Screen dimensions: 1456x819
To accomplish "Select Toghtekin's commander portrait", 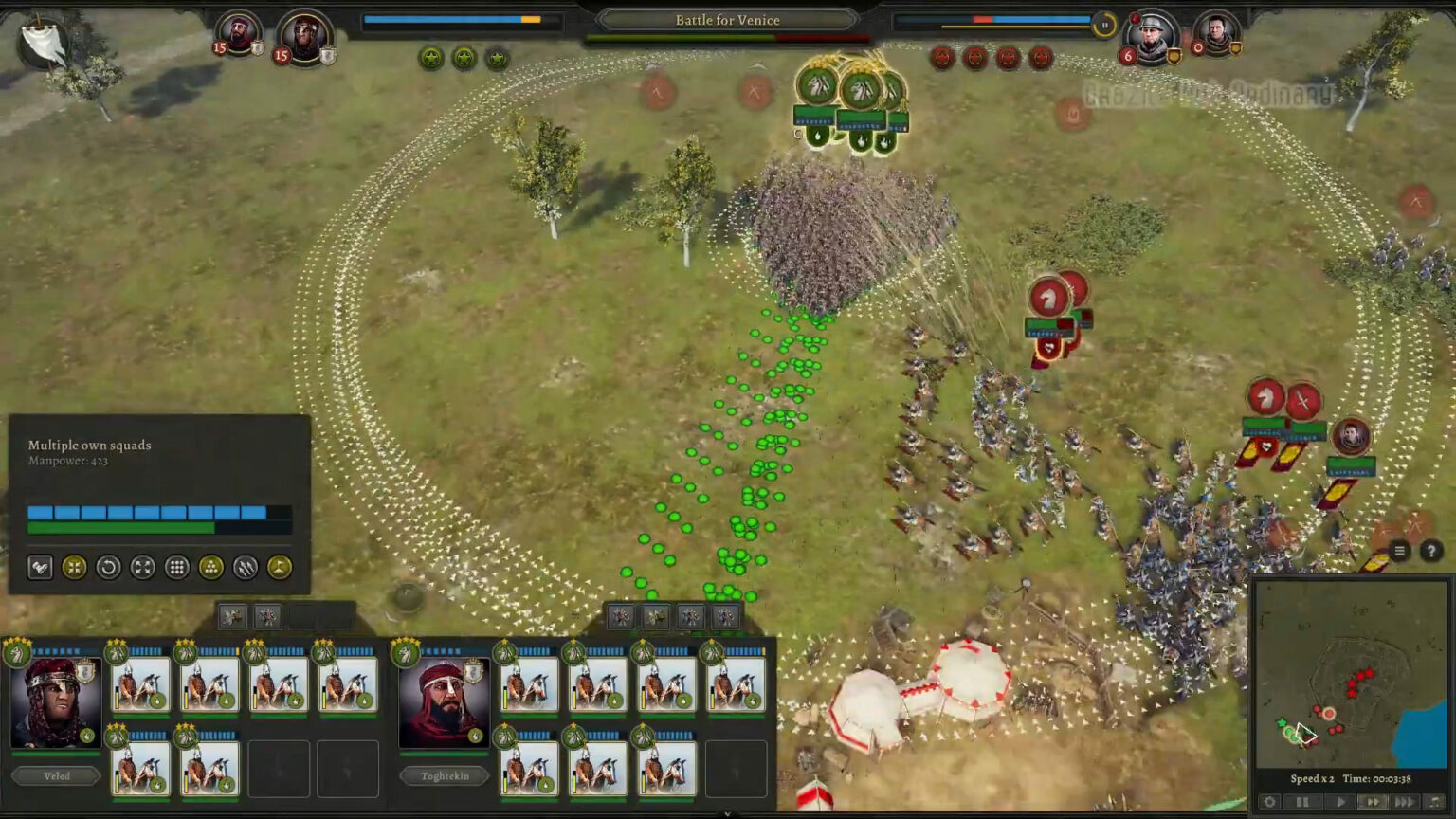I will [x=444, y=701].
